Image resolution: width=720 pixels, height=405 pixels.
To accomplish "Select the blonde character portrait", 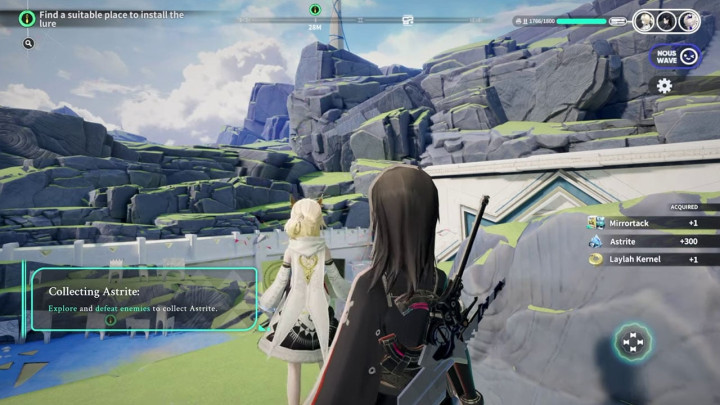I will 646,21.
